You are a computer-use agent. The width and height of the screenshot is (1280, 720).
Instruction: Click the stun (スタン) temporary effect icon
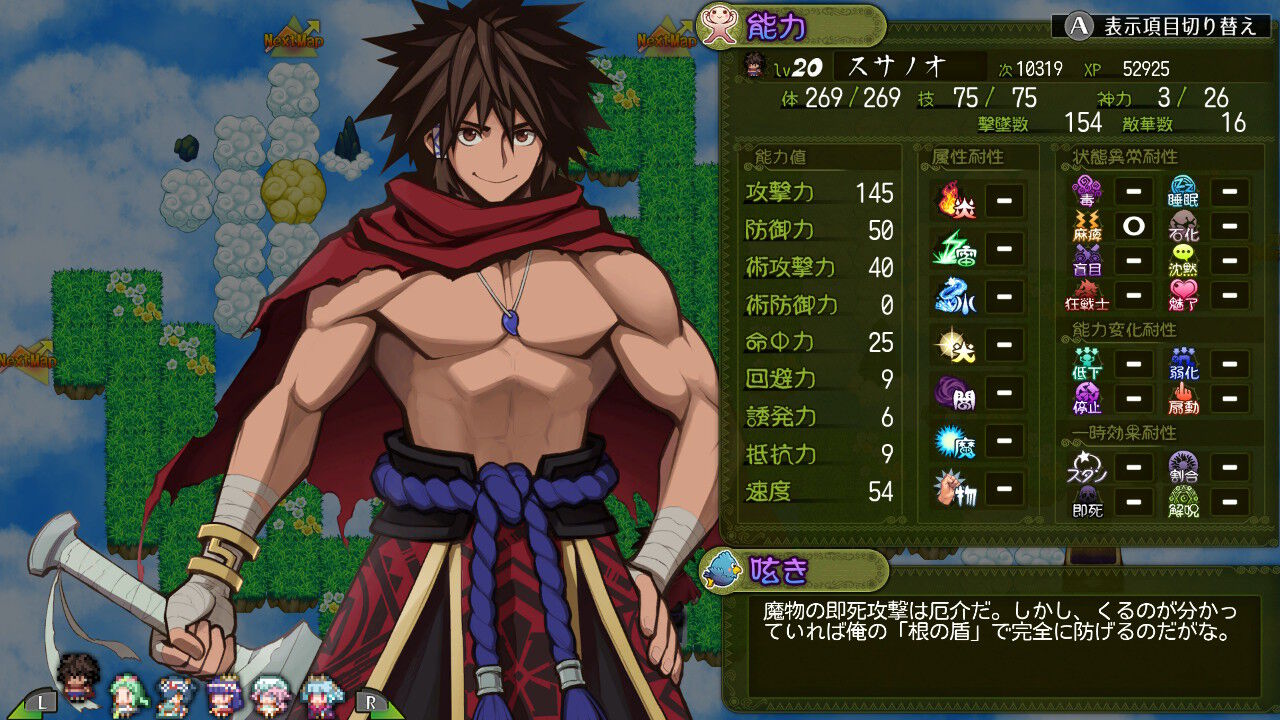pyautogui.click(x=1088, y=468)
